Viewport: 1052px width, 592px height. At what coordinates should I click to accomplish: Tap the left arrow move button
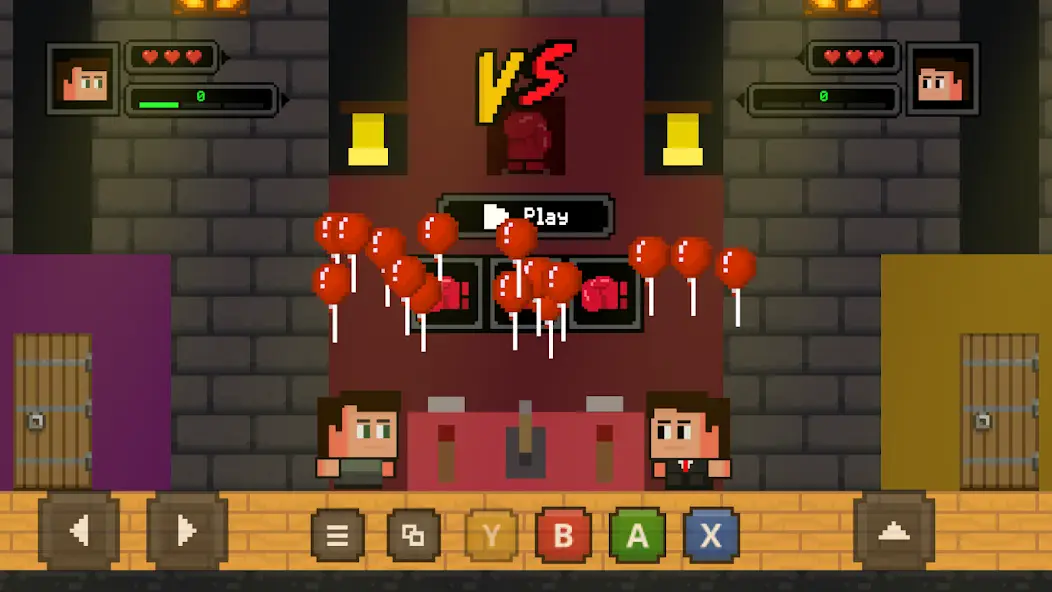click(x=79, y=531)
